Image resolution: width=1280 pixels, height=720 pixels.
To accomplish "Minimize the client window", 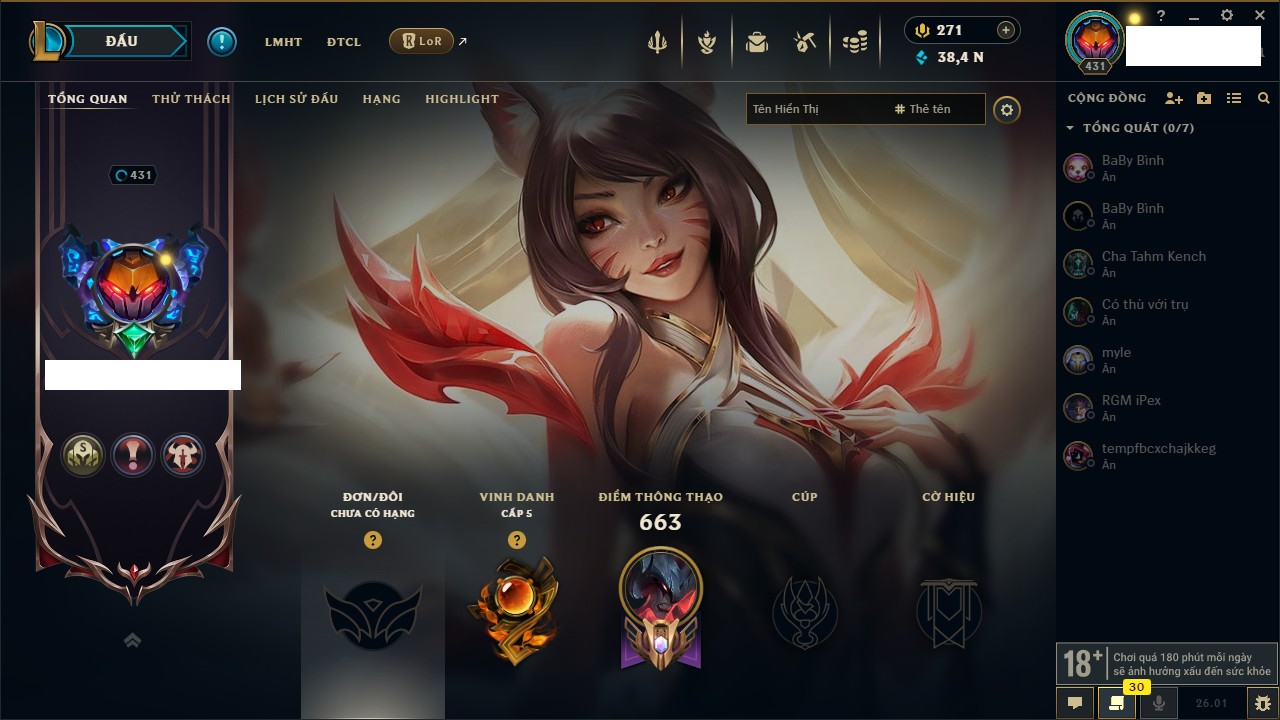I will click(x=1194, y=16).
